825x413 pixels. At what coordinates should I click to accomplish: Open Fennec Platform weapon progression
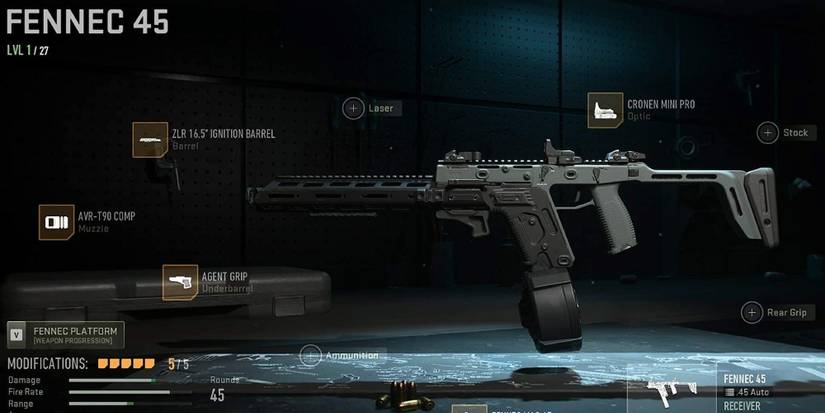66,335
